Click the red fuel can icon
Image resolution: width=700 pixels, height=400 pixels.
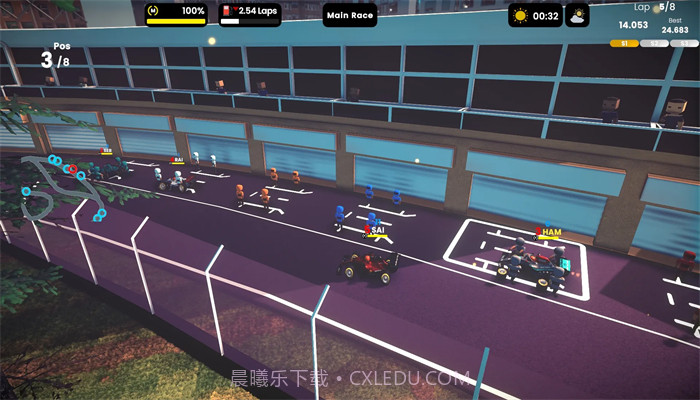[228, 11]
